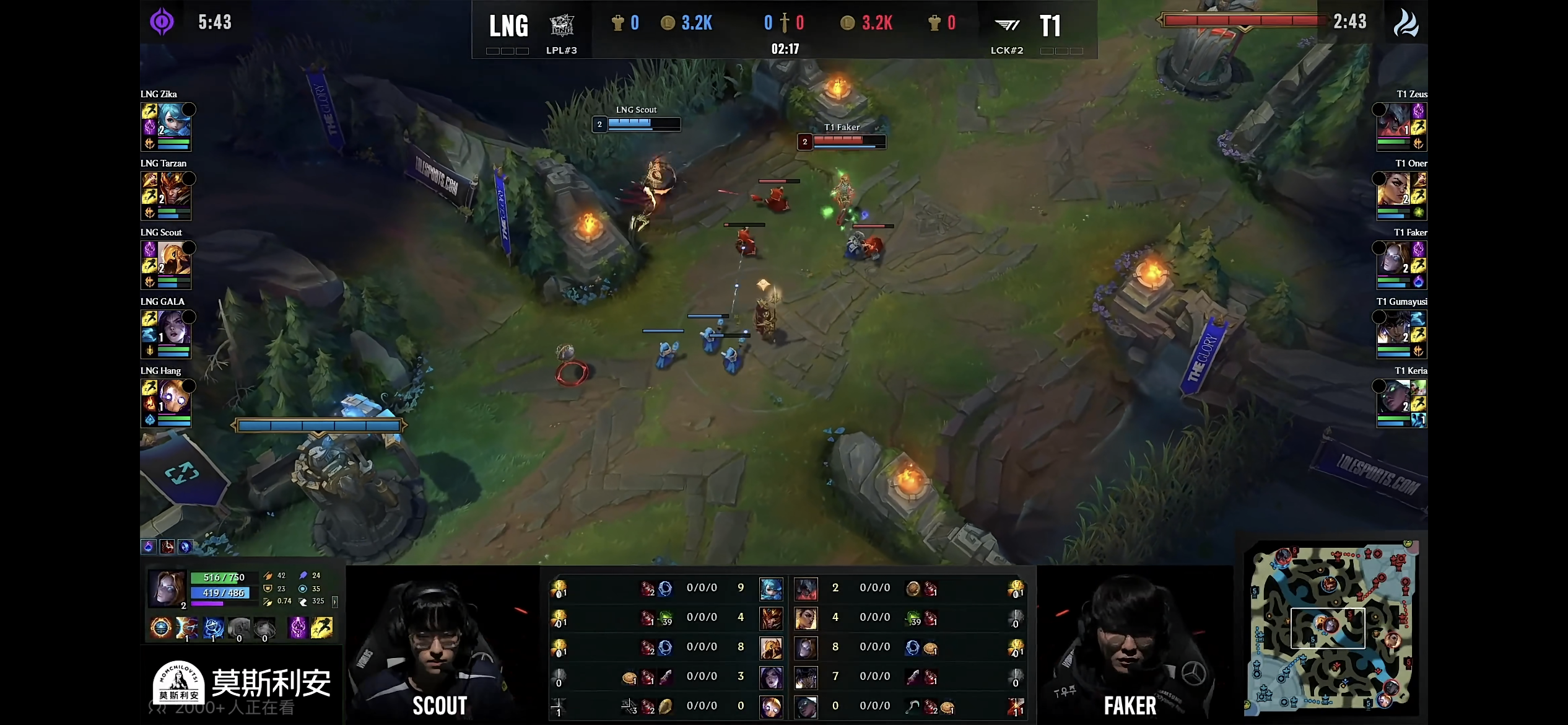Click the first ability icon with orange ring
The image size is (1568, 725).
161,628
